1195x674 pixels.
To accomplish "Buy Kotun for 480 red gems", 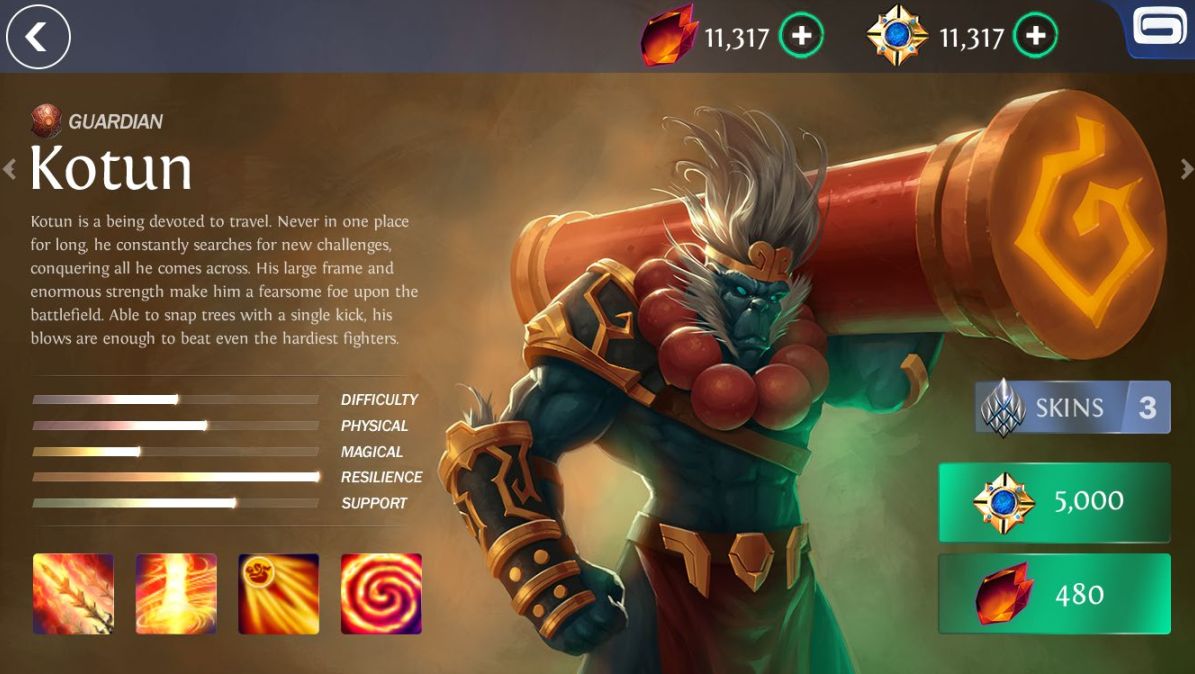I will (x=1054, y=594).
